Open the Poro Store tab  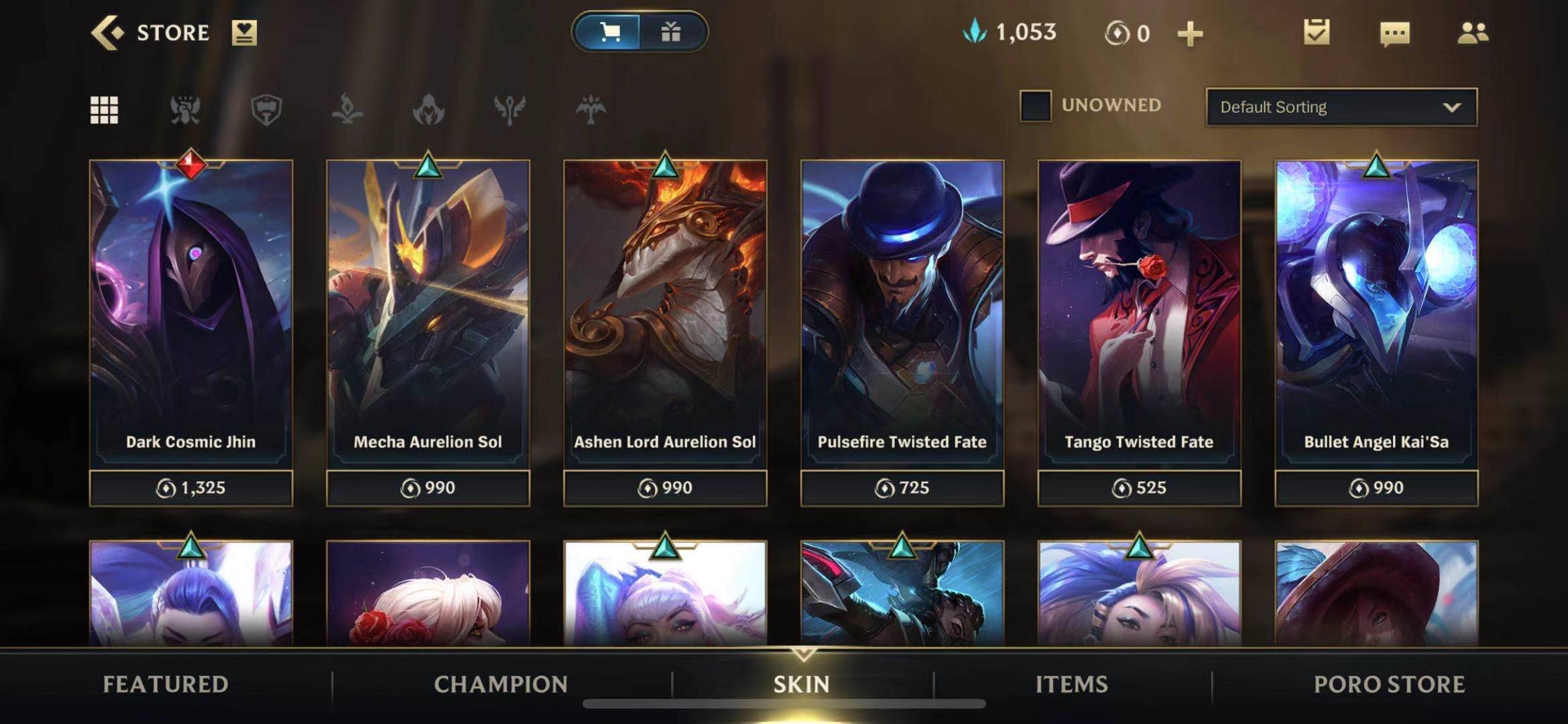click(1389, 684)
